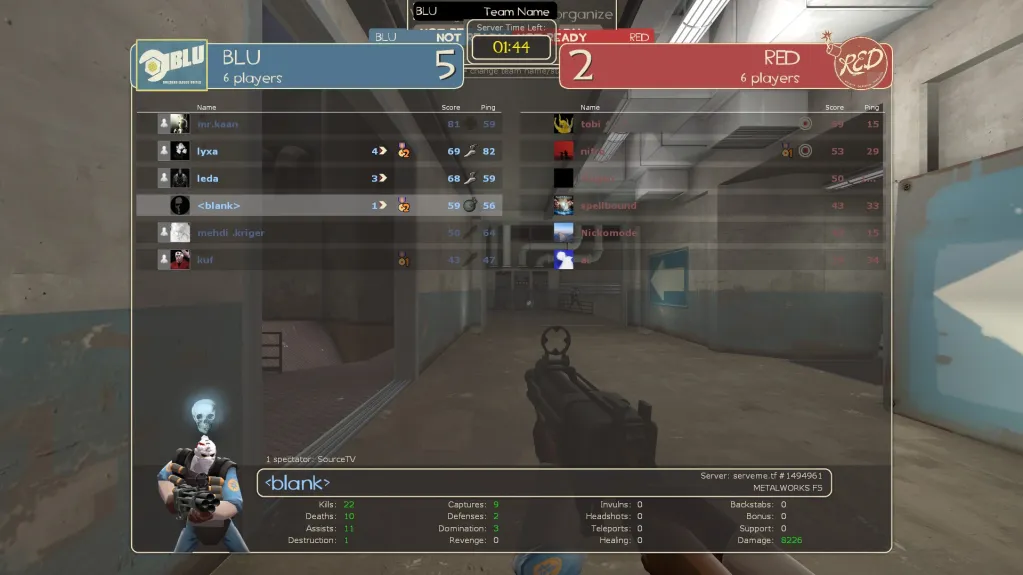Choose mehdi .kriger from the BLU team
This screenshot has width=1023, height=575.
click(318, 232)
